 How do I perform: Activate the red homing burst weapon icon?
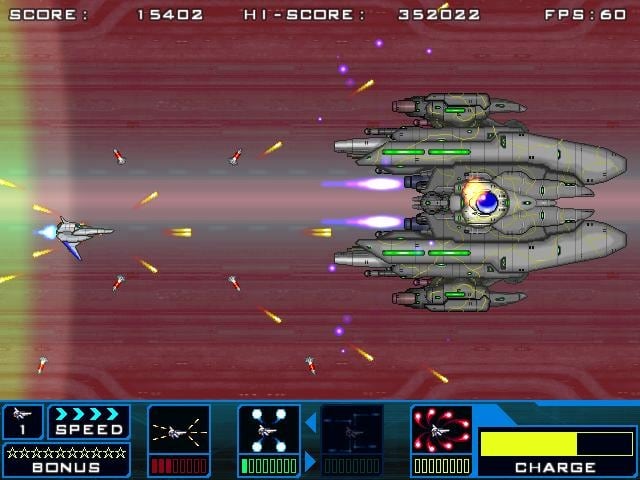441,430
